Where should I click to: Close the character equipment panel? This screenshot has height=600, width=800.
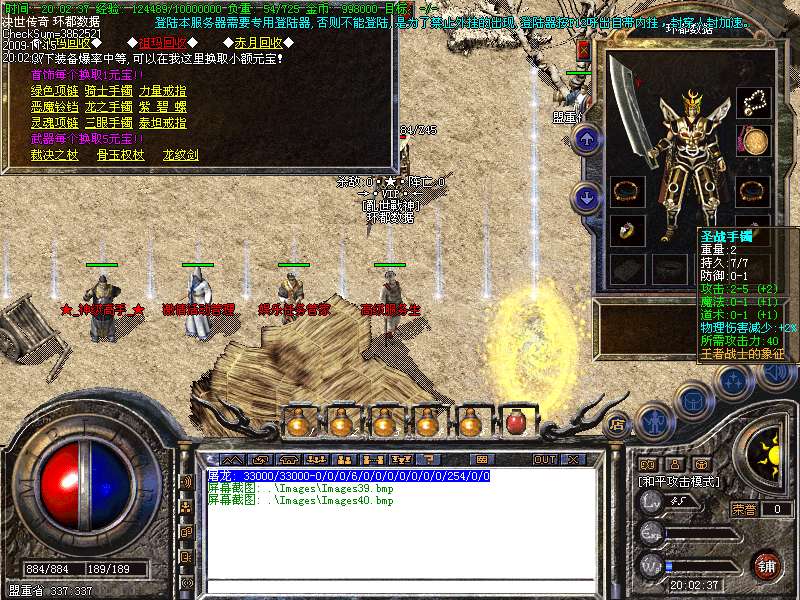click(x=584, y=50)
